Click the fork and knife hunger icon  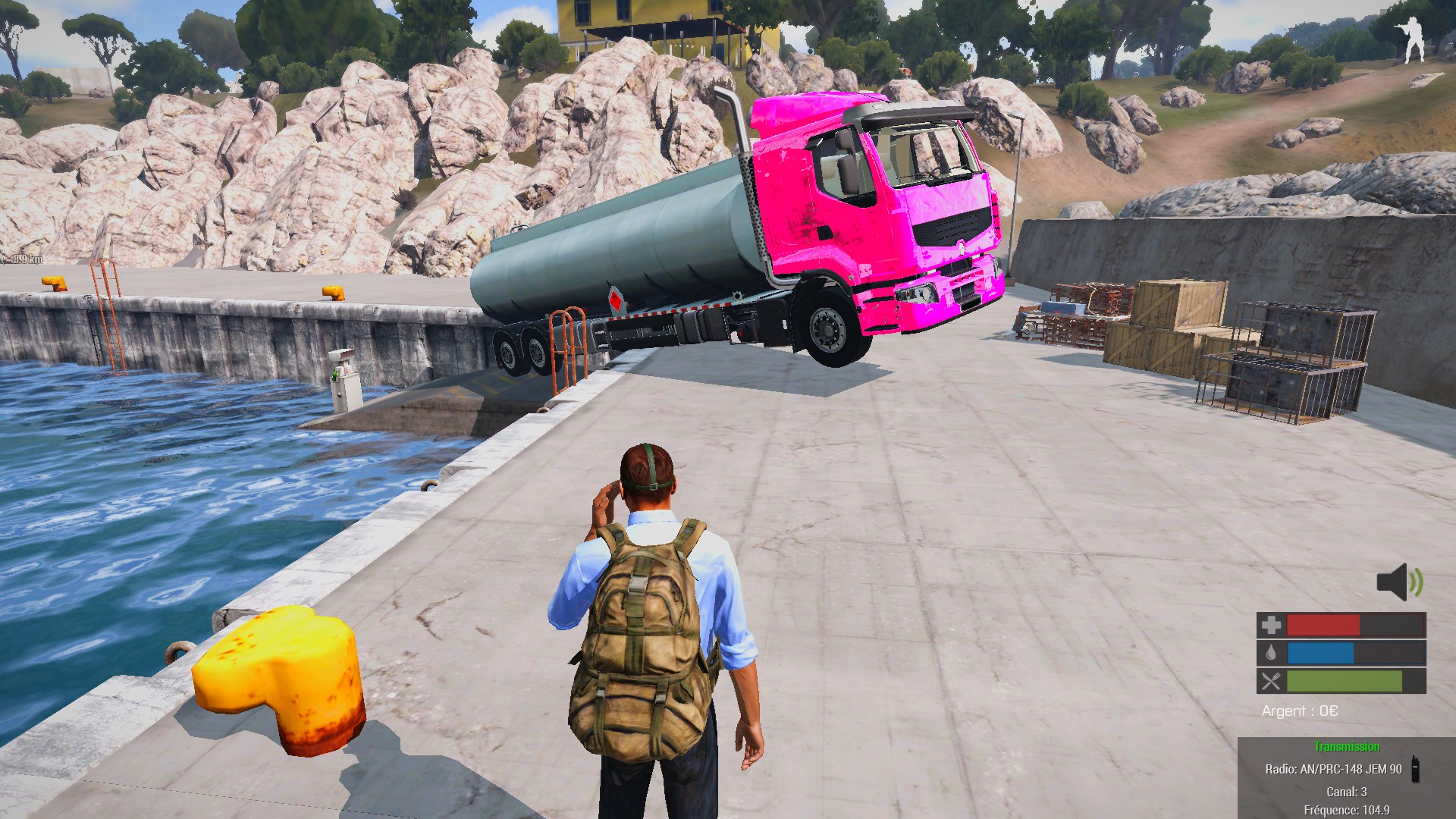[1270, 681]
